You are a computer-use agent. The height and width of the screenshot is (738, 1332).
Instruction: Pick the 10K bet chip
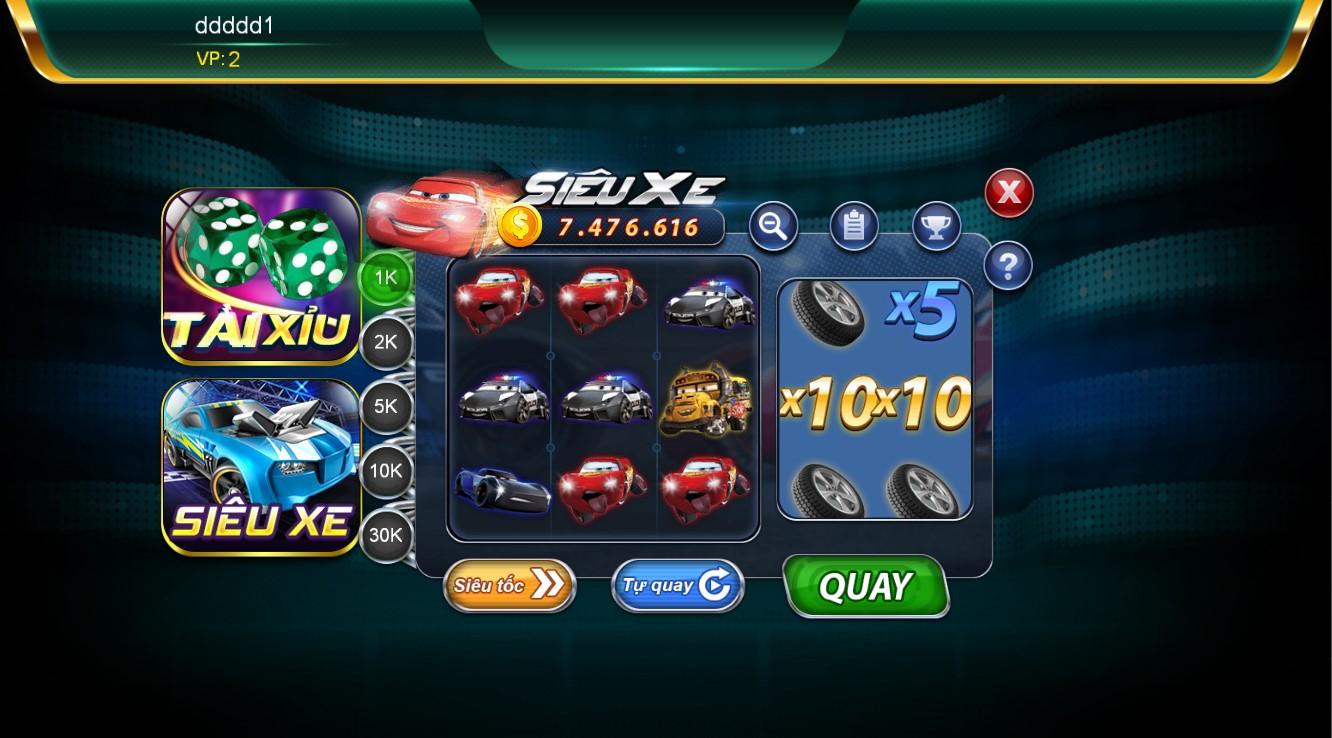tap(385, 471)
